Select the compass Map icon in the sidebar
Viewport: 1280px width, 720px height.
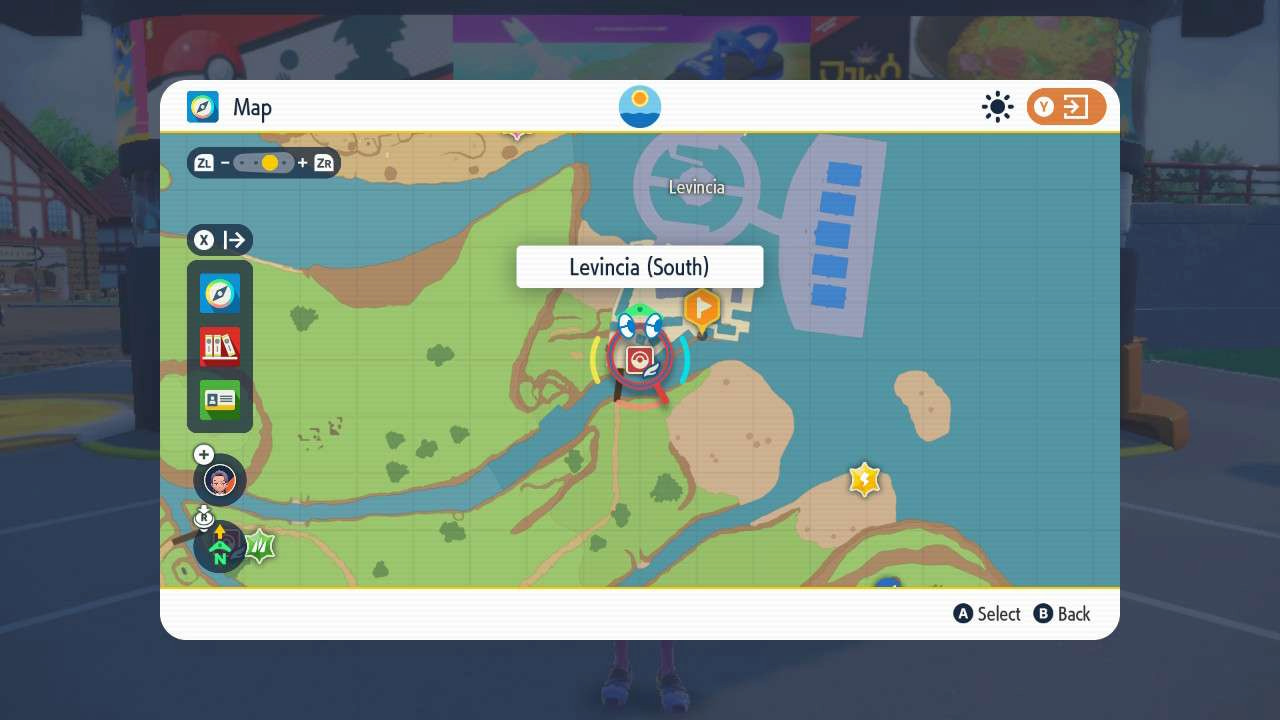click(219, 293)
